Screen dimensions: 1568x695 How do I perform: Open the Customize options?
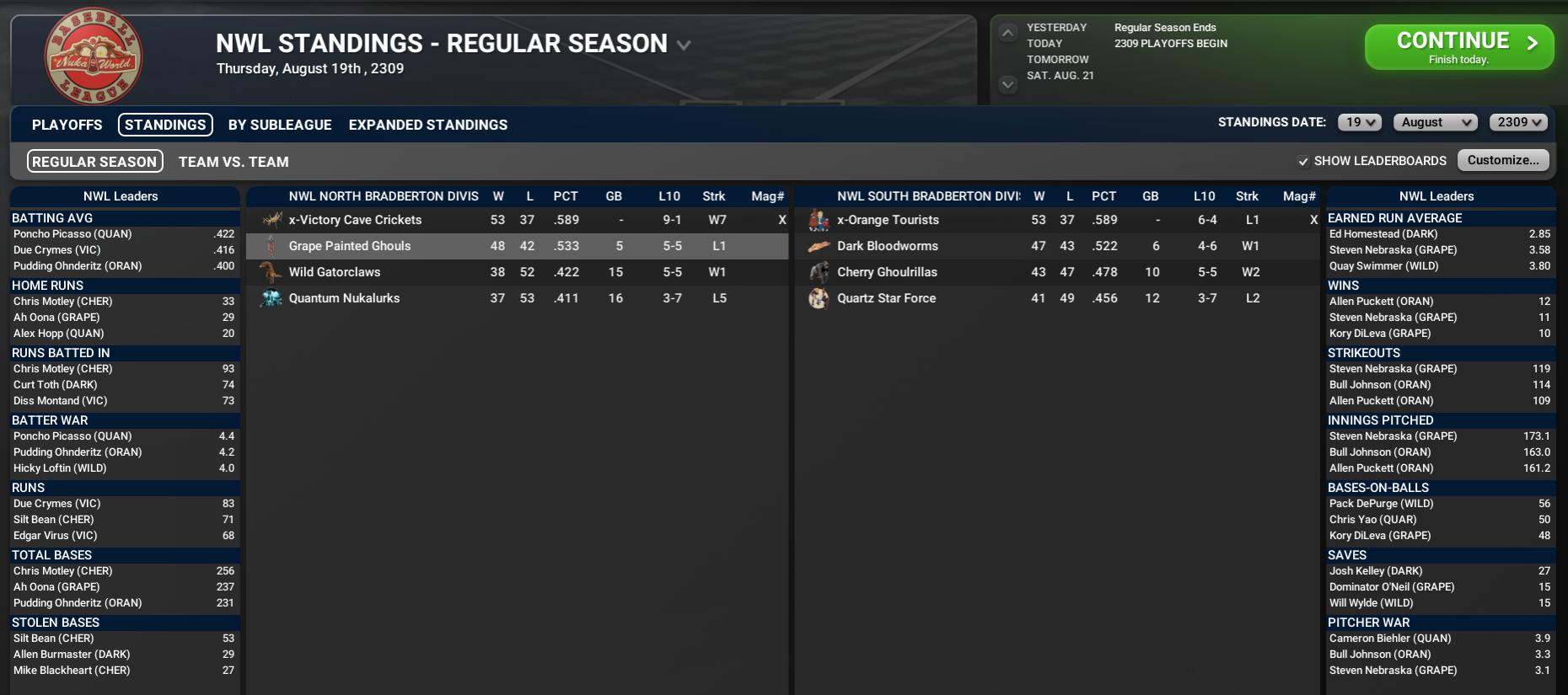[1503, 160]
